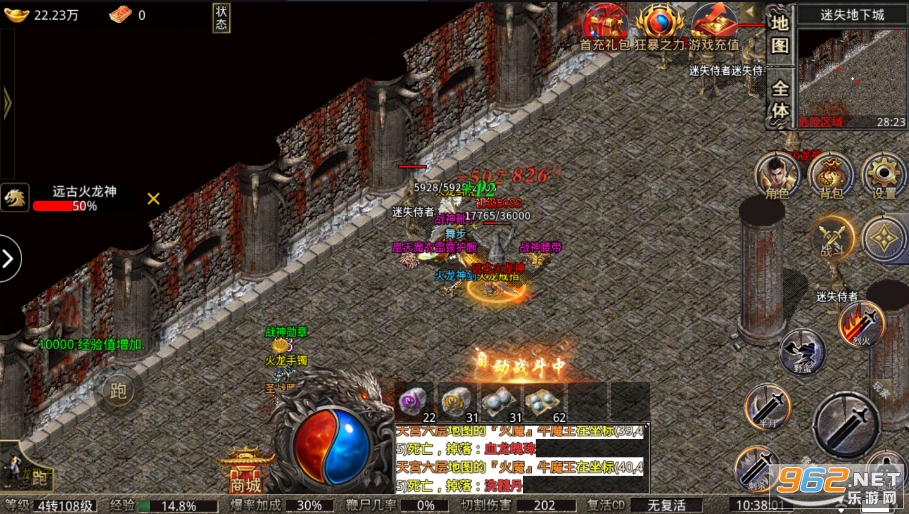Screen dimensions: 909x514
Task: Use the purple scroll item with 22 count
Action: (x=414, y=400)
